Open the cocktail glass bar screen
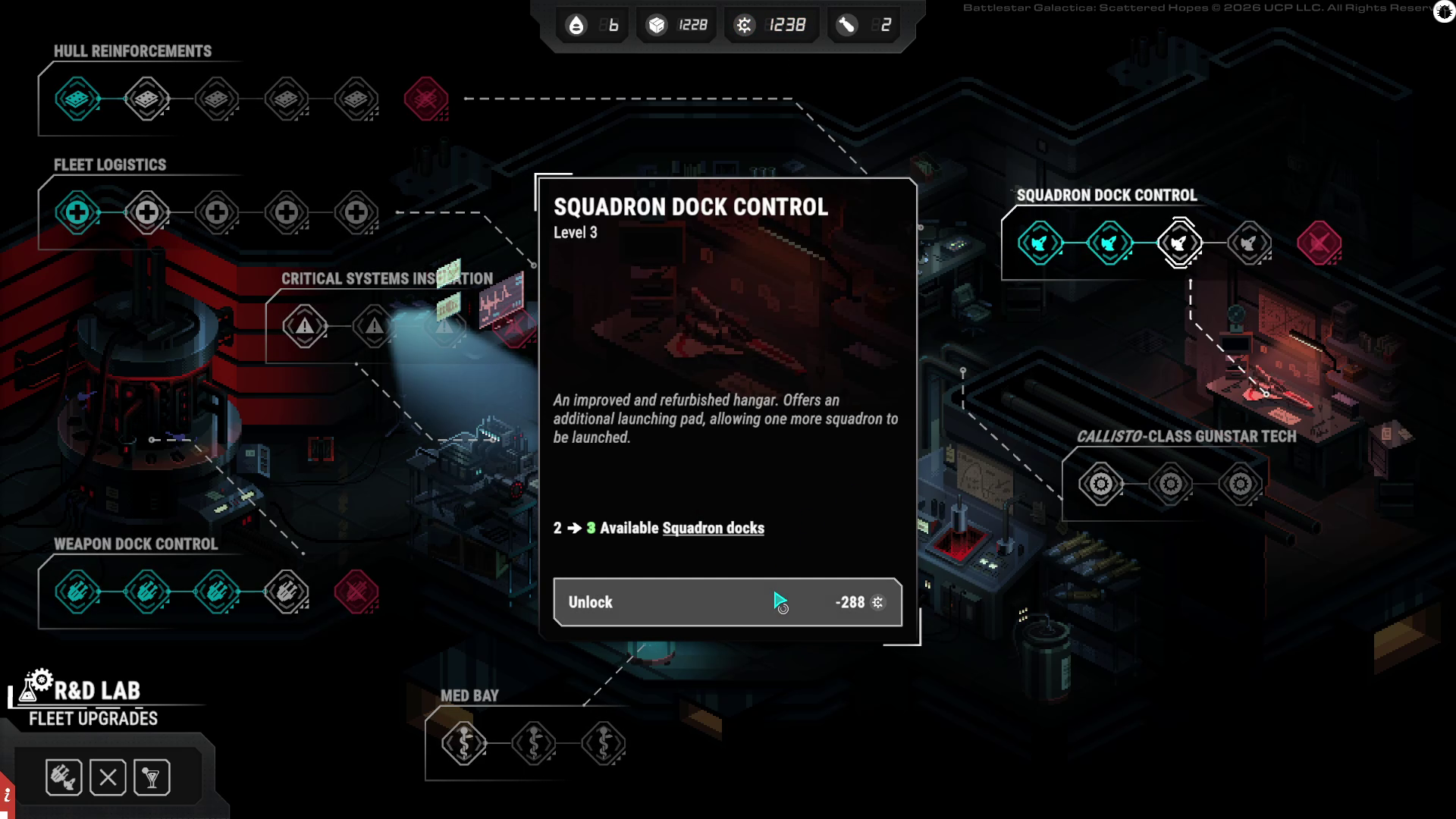 click(152, 777)
